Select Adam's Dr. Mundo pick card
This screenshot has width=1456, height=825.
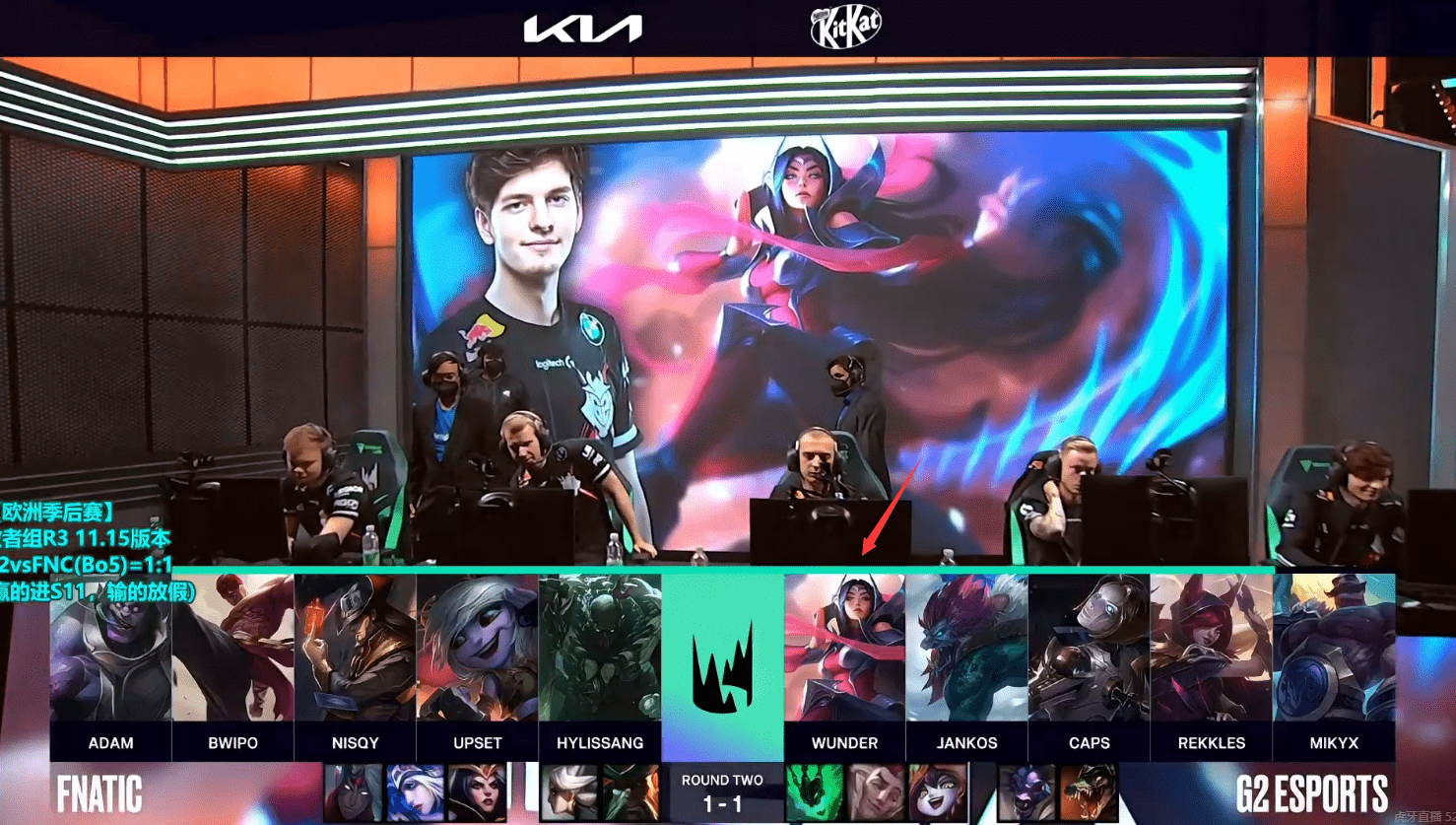[x=110, y=649]
